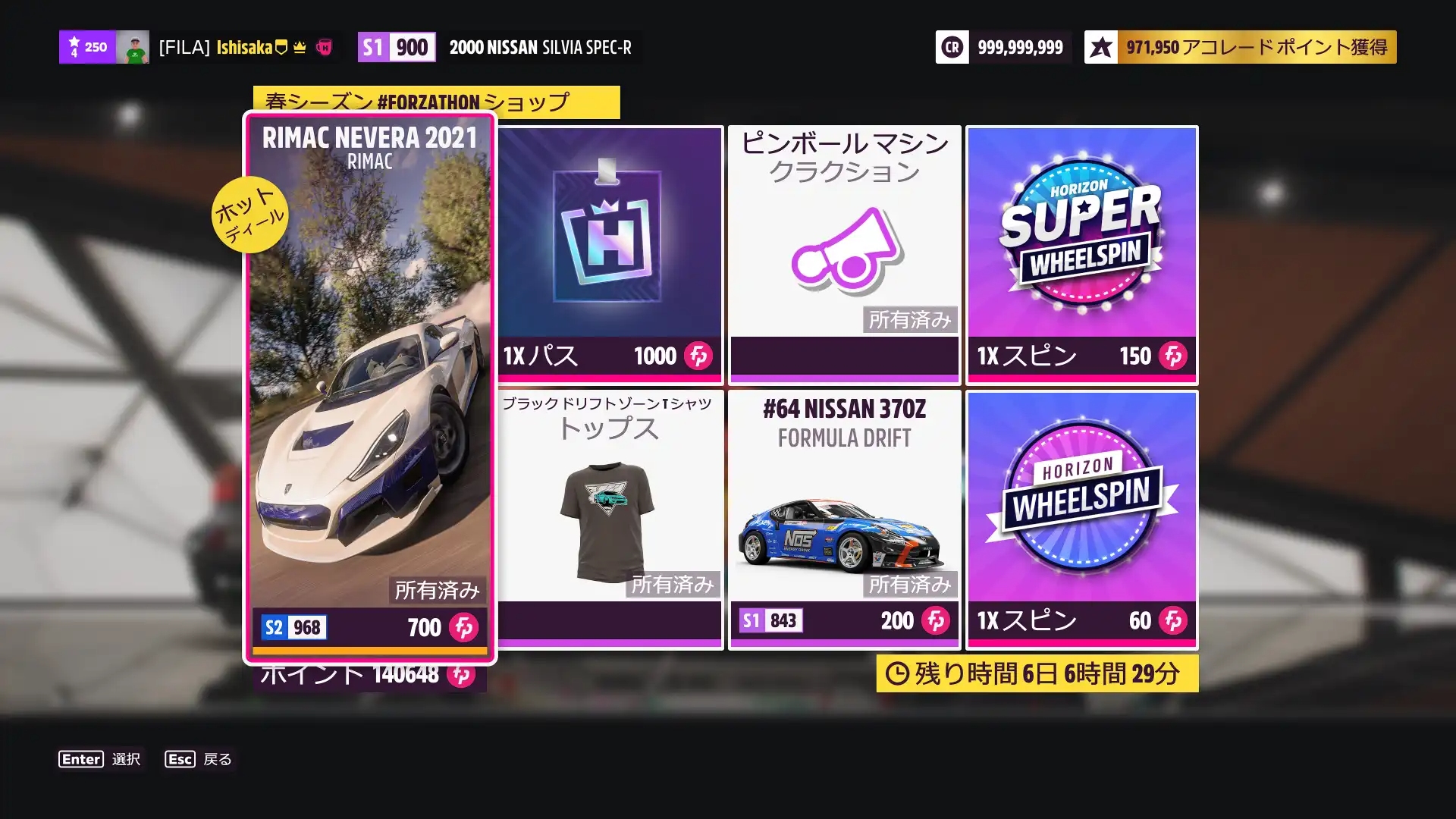The width and height of the screenshot is (1456, 819).
Task: Choose the 1X パス item for 1000 points
Action: [610, 255]
